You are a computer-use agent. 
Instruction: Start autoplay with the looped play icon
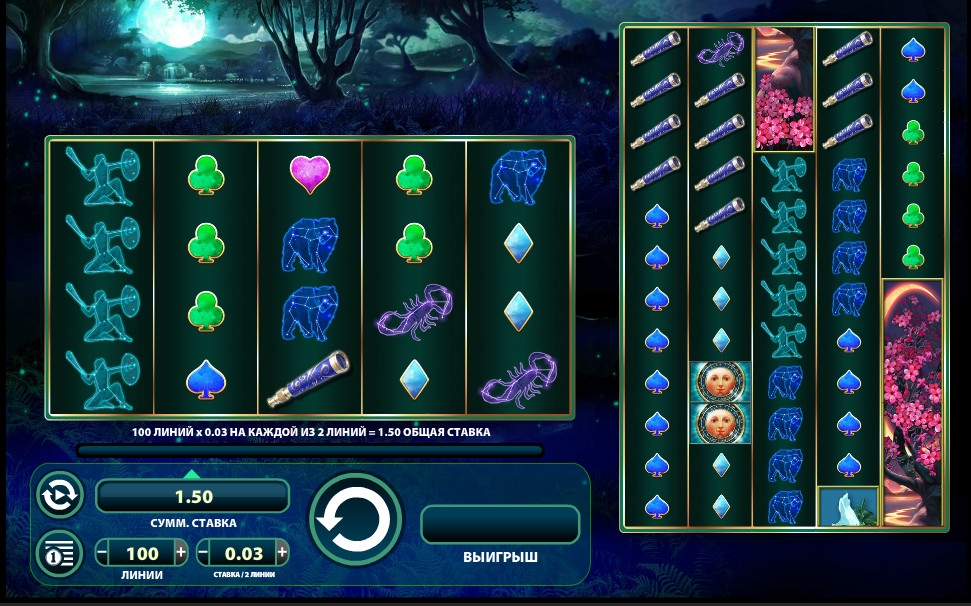[59, 495]
